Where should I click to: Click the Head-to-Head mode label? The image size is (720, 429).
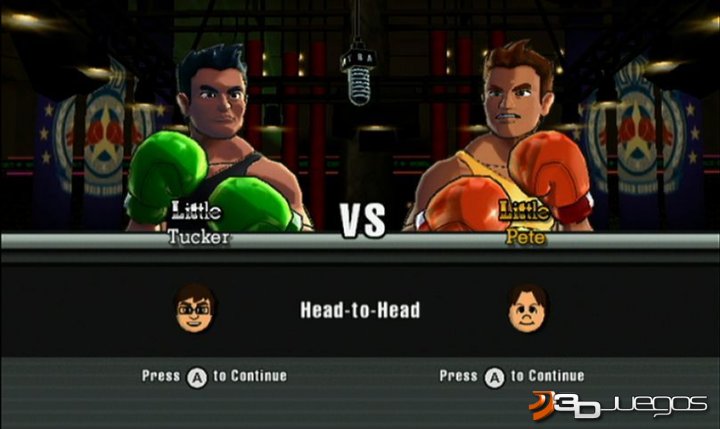coord(360,310)
